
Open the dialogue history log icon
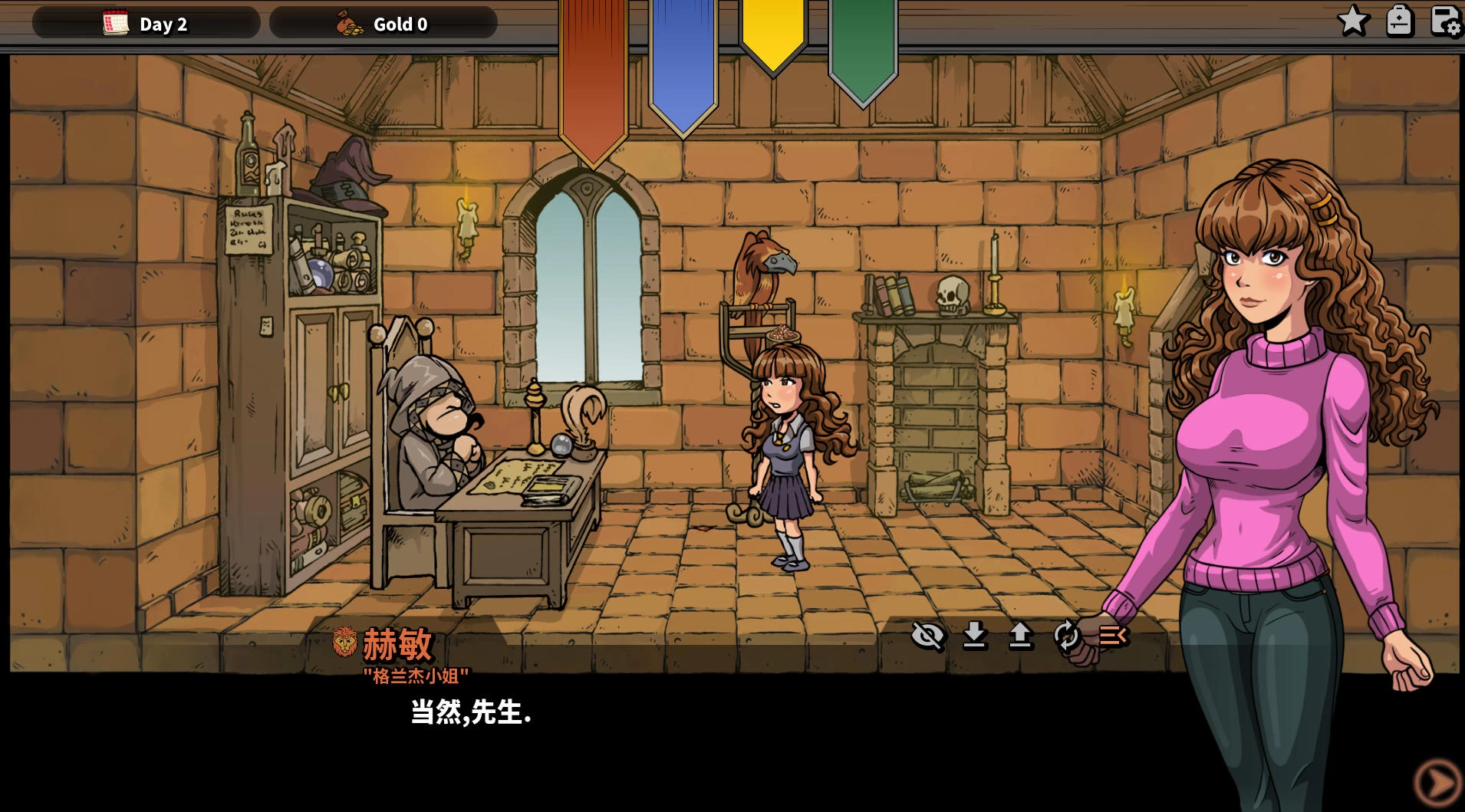coord(1113,636)
